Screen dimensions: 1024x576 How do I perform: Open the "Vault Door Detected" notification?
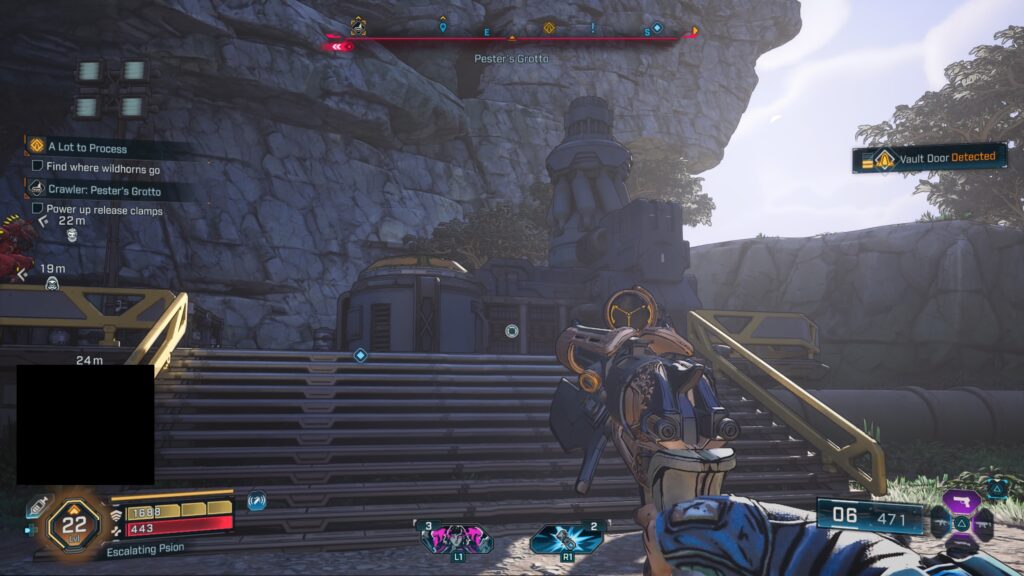point(930,158)
